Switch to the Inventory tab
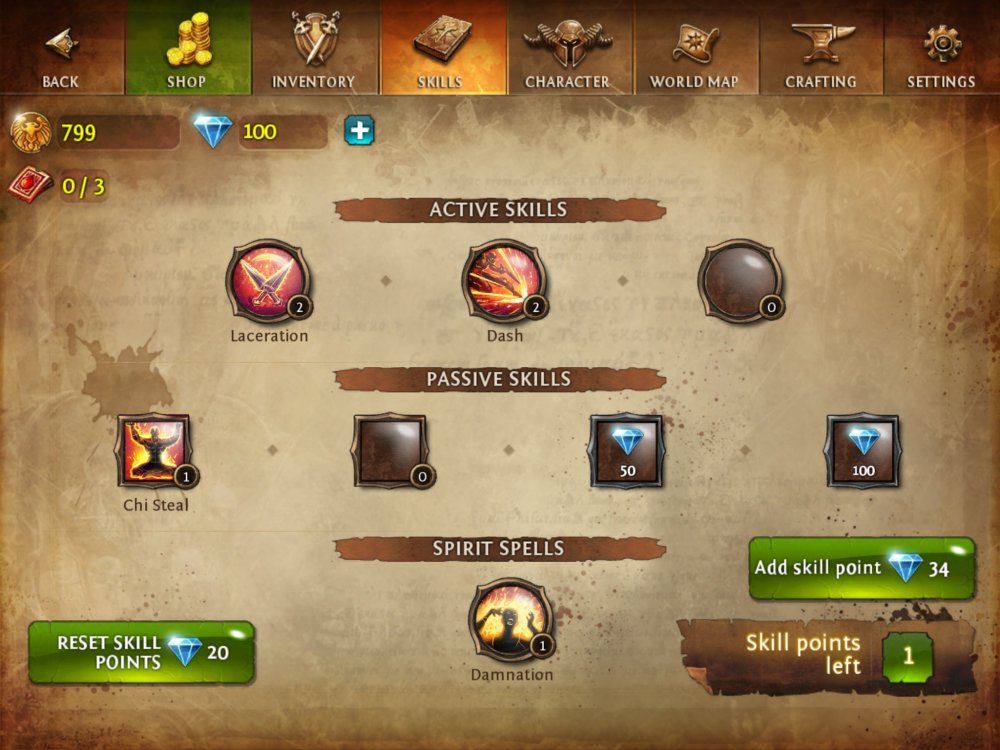Viewport: 1000px width, 750px height. tap(314, 48)
